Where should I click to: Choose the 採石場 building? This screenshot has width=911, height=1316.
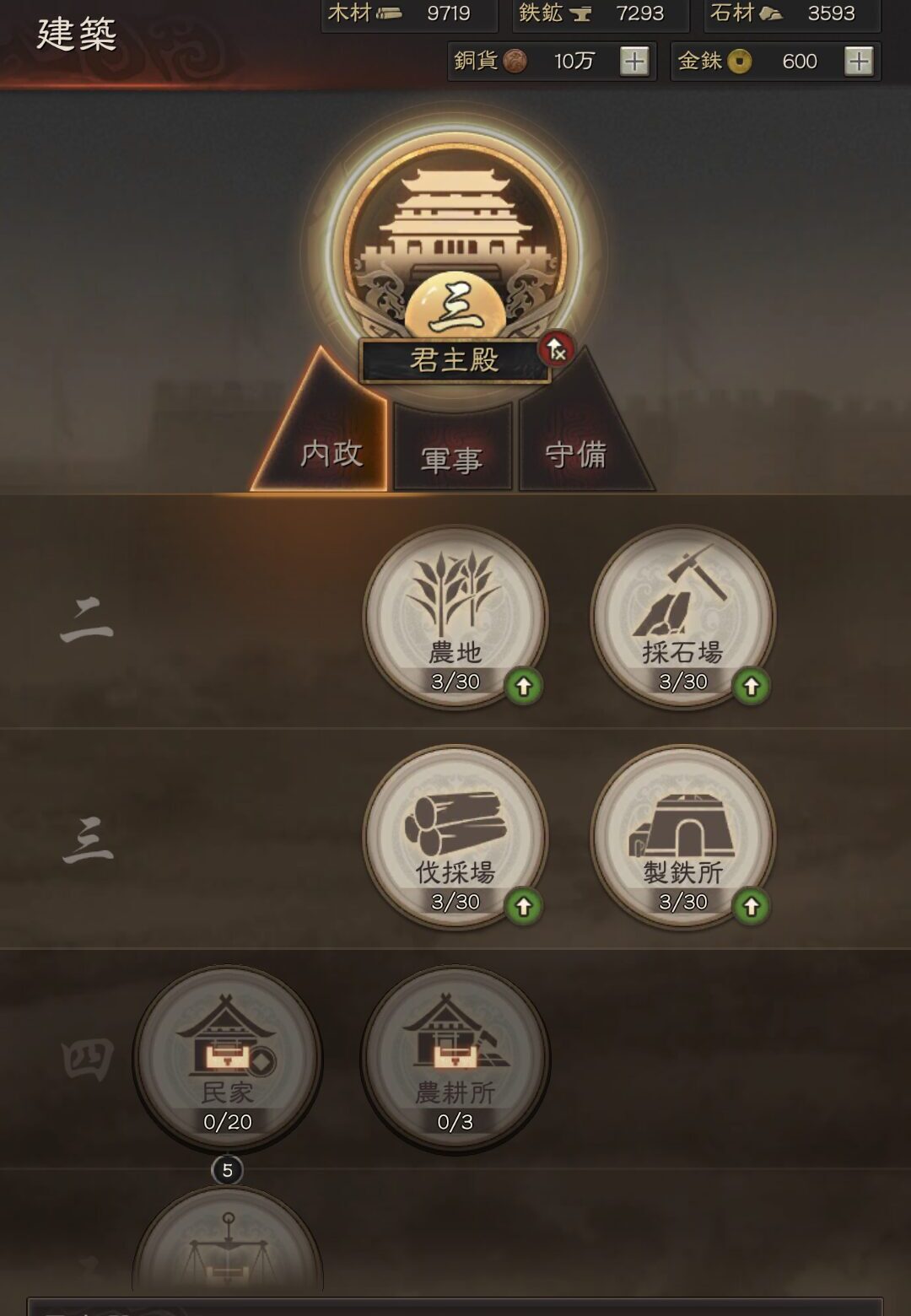pyautogui.click(x=682, y=617)
